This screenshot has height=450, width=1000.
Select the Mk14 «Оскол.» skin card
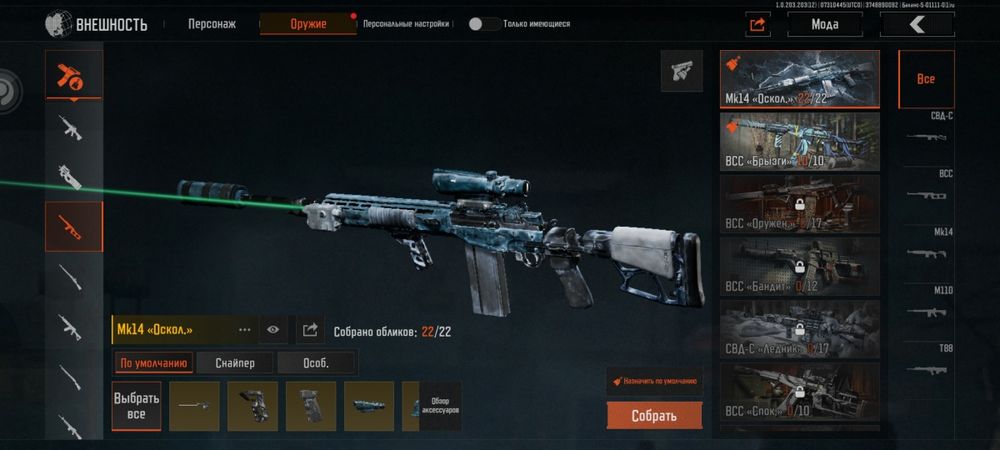(x=800, y=79)
